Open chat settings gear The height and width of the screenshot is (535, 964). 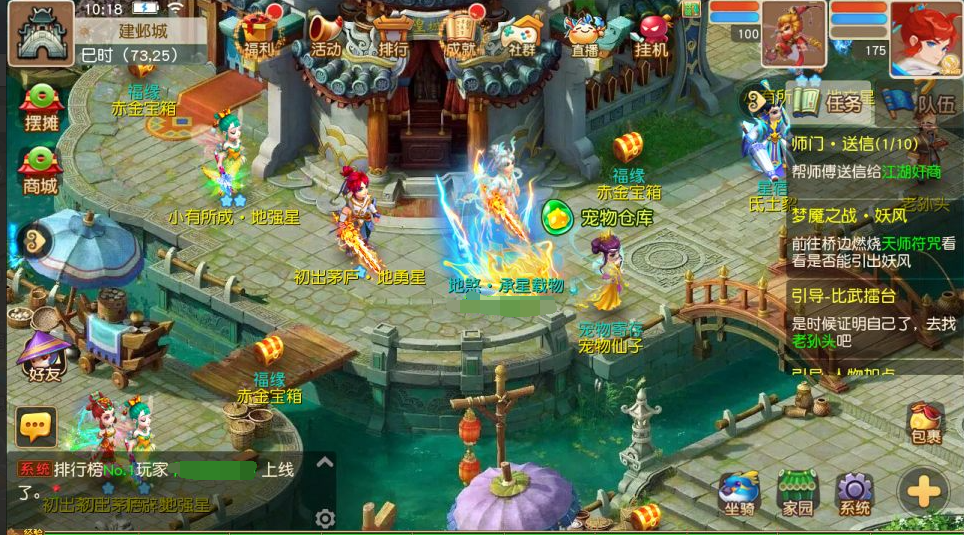point(324,518)
